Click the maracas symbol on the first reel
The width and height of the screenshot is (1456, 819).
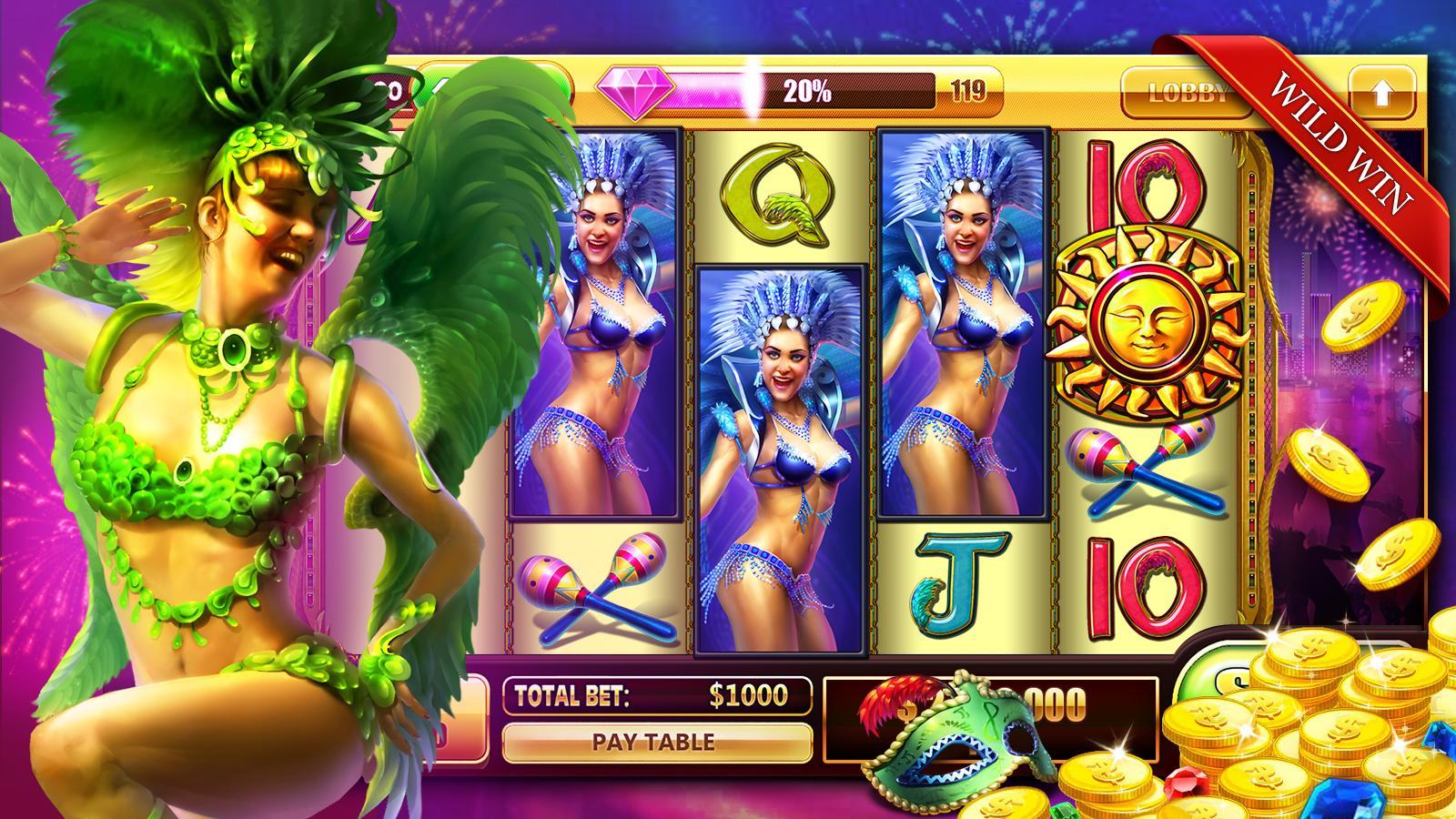pyautogui.click(x=596, y=587)
